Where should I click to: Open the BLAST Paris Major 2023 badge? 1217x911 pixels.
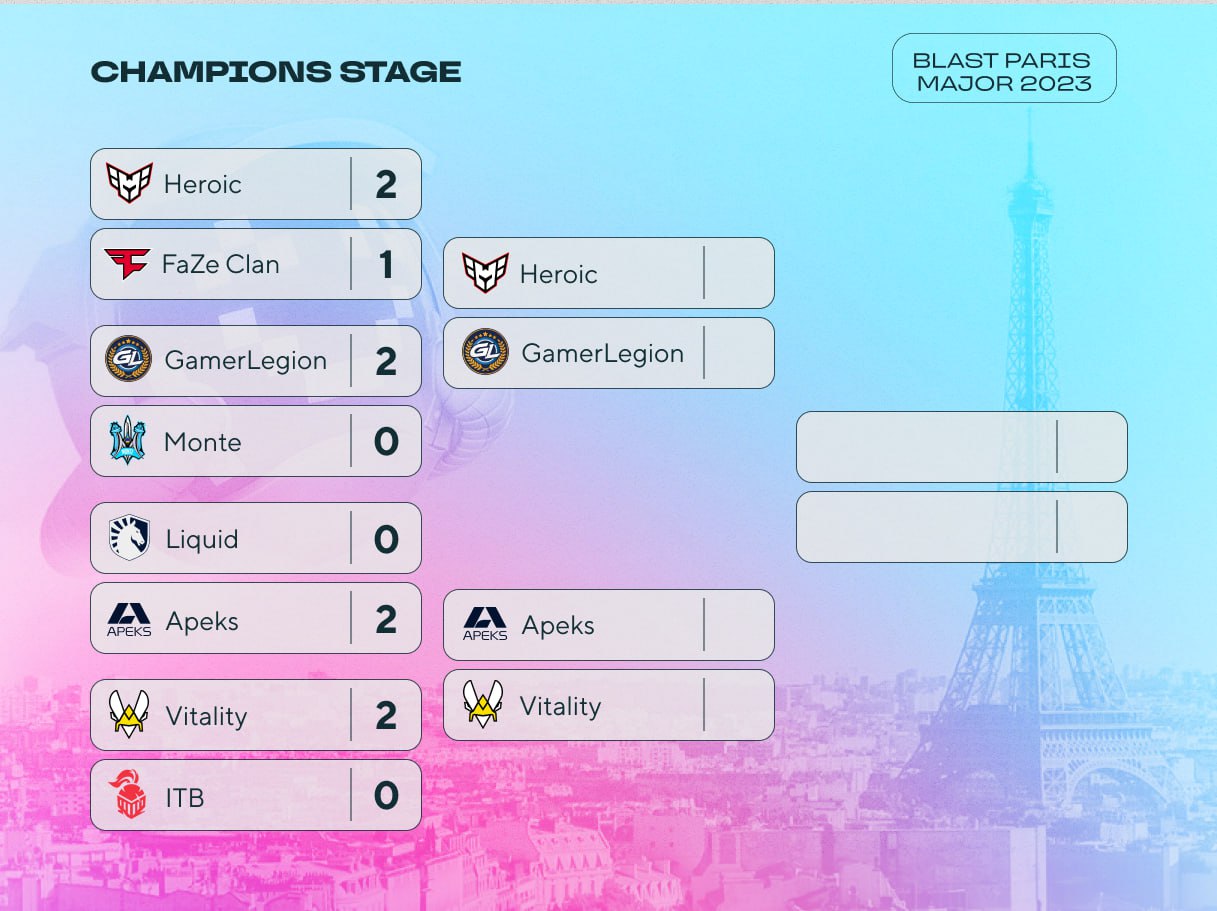pos(1004,68)
